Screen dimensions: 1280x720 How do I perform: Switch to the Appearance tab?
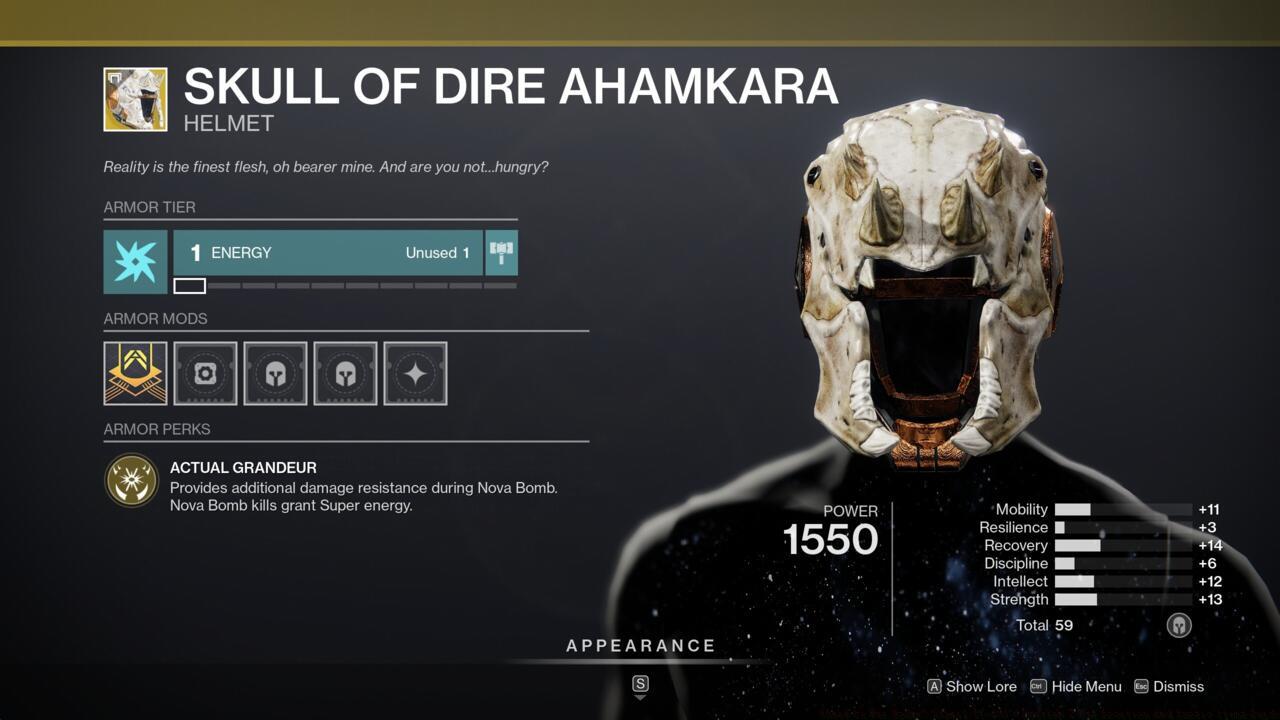tap(640, 645)
